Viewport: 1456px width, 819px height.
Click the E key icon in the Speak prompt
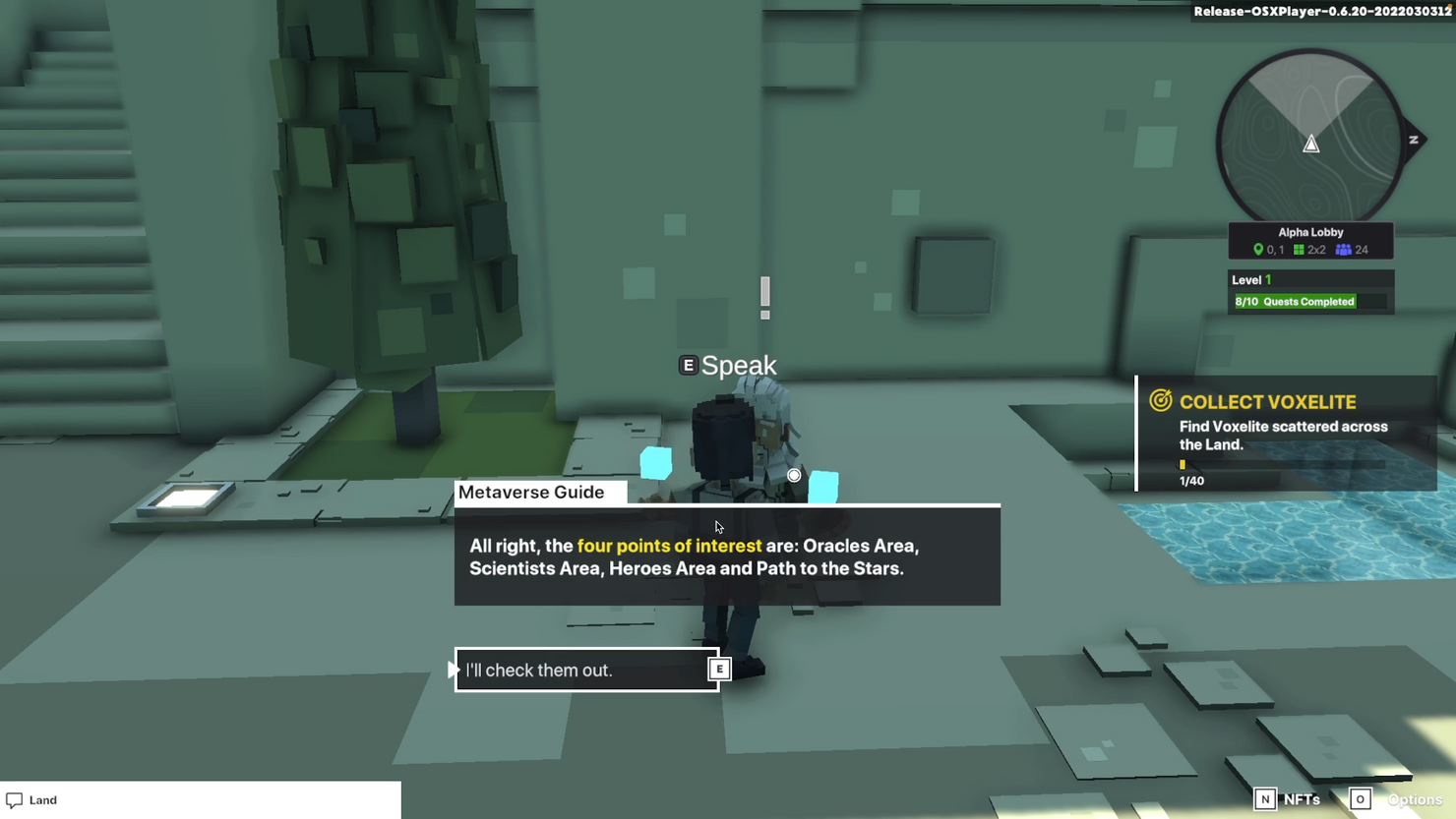click(x=687, y=365)
